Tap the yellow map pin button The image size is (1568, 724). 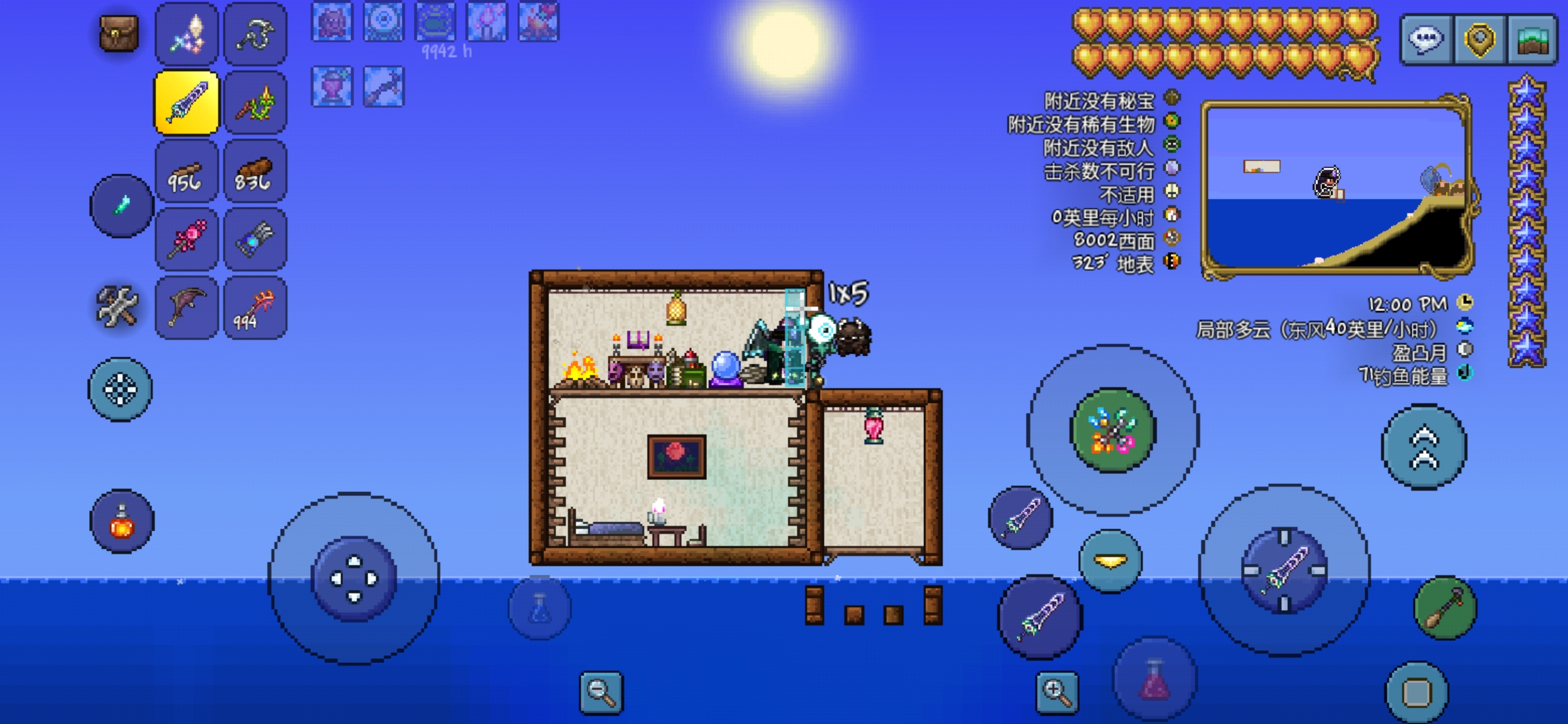pos(1480,39)
